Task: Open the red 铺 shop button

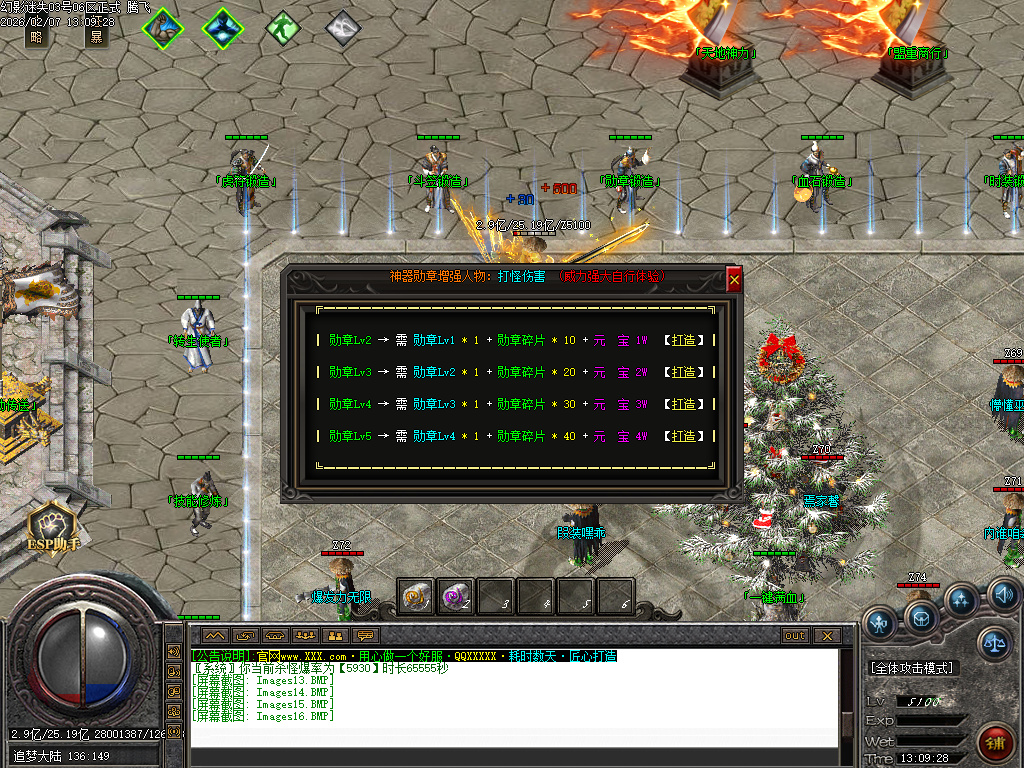Action: click(994, 742)
